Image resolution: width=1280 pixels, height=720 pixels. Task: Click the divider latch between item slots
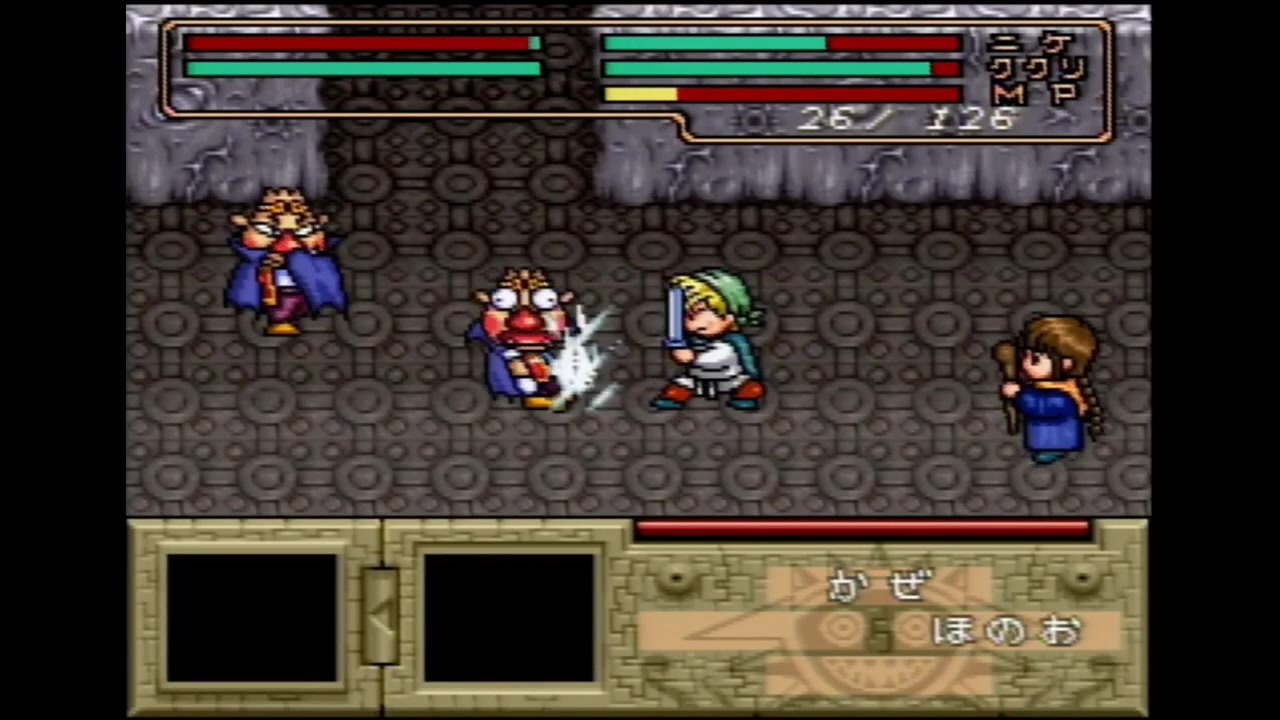(383, 615)
